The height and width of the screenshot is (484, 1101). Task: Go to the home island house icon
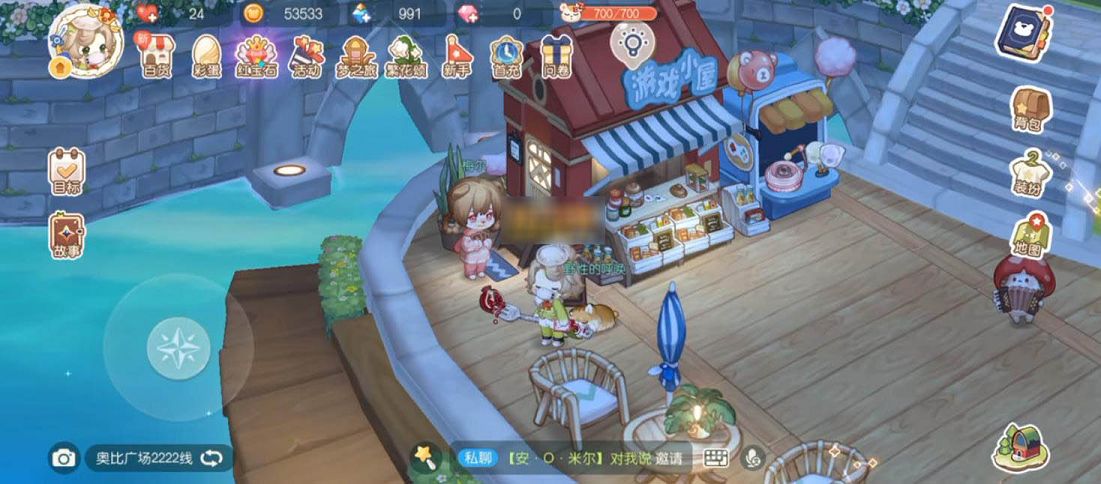pos(1020,447)
